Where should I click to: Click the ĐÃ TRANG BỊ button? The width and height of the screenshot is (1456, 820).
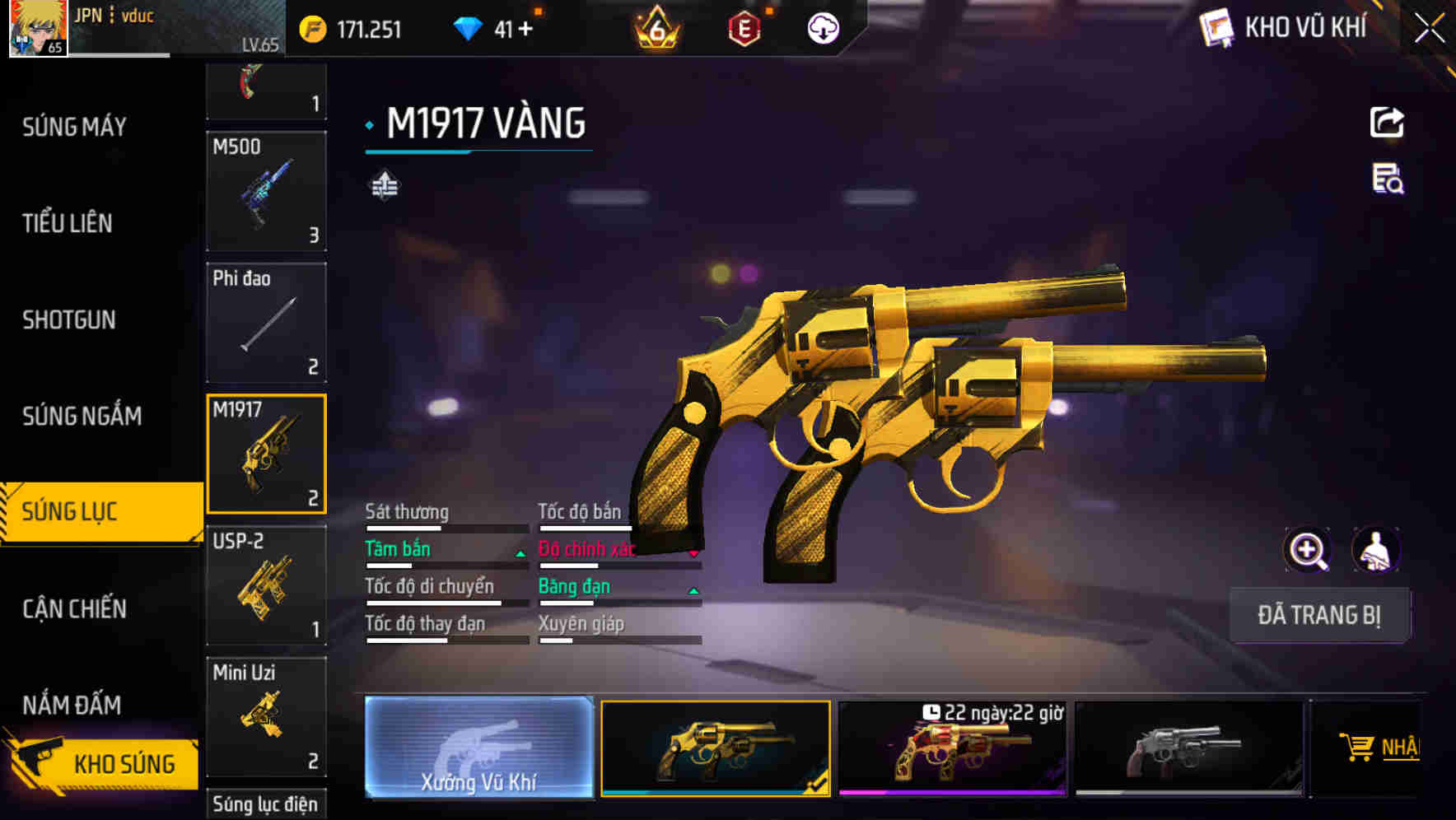tap(1318, 615)
